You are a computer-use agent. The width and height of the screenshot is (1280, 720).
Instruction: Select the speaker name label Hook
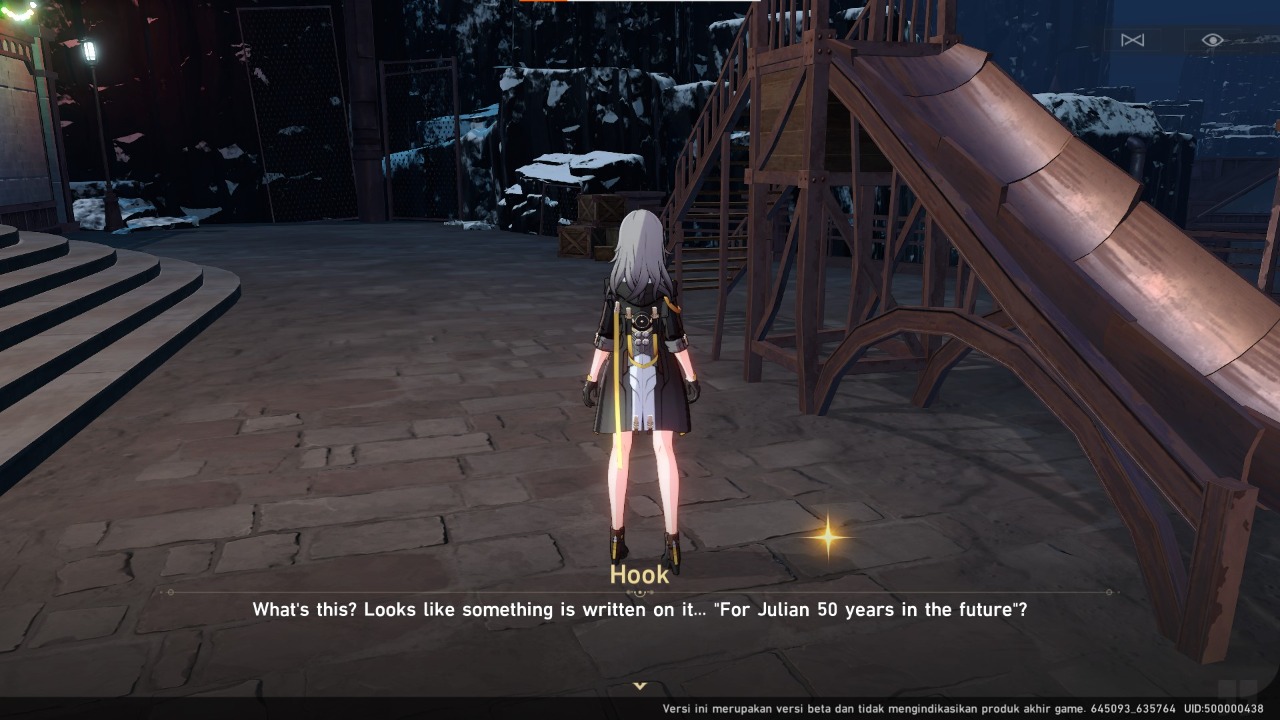(x=639, y=575)
